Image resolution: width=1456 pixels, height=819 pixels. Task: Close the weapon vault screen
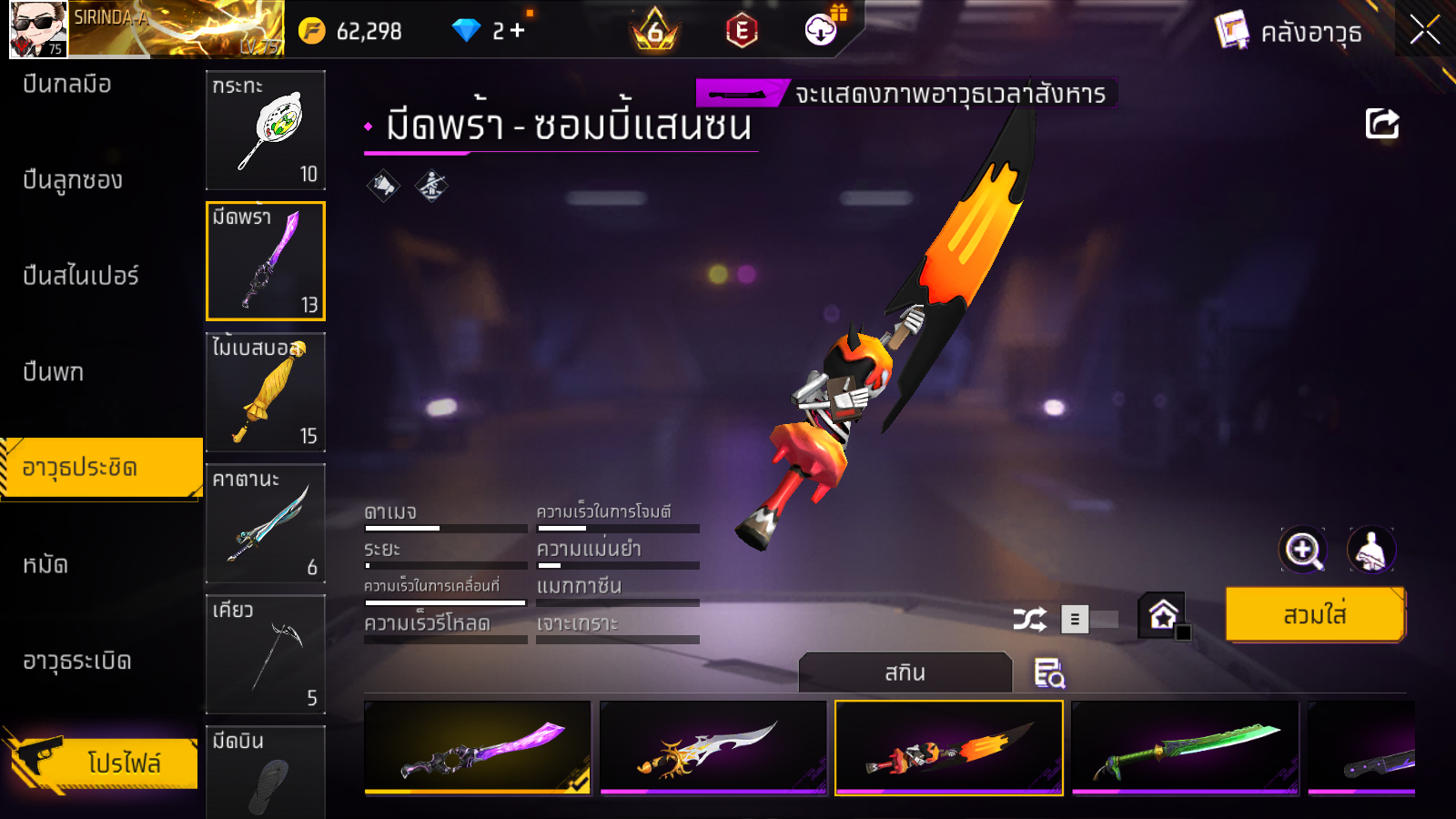click(x=1424, y=31)
